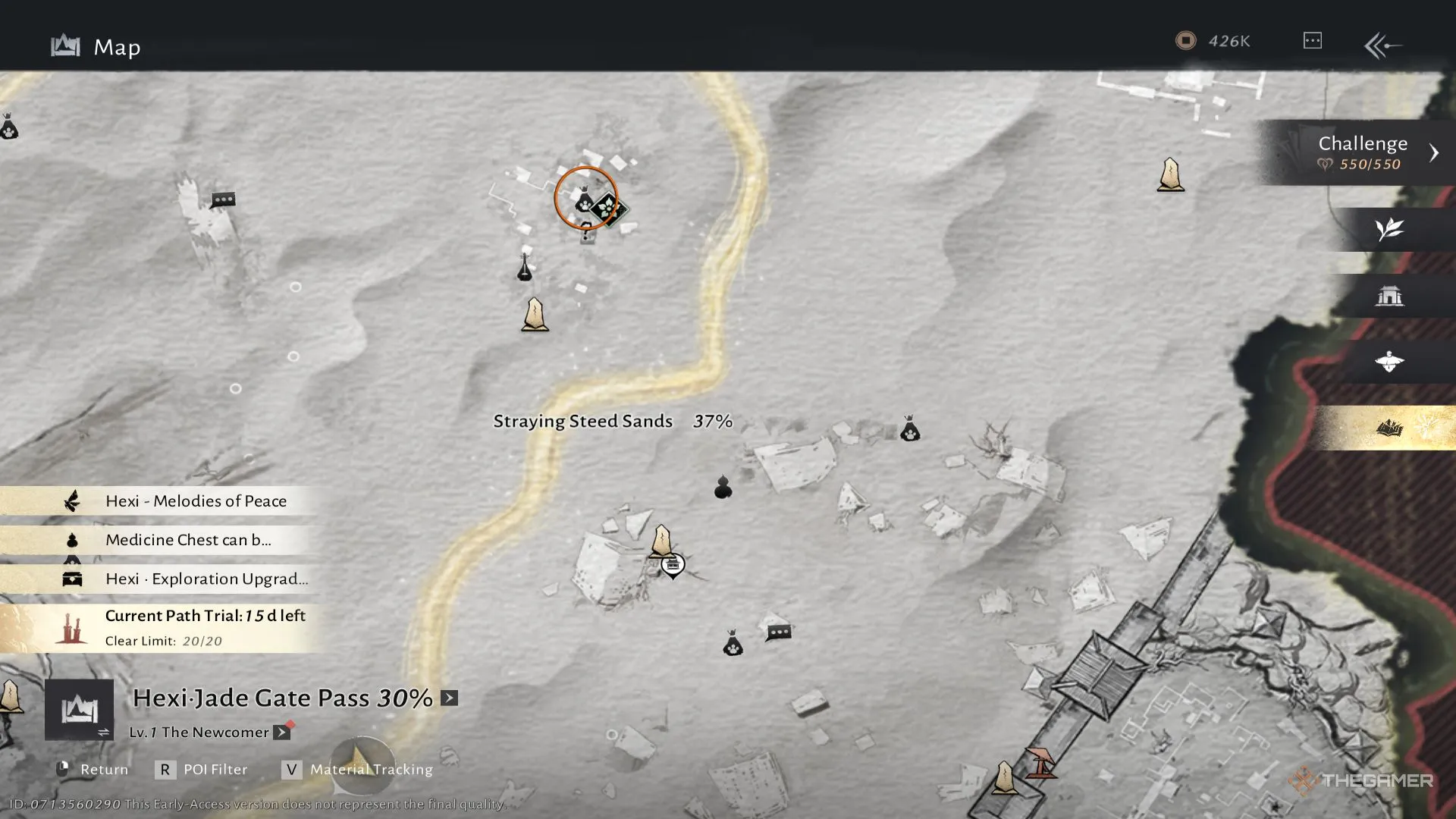This screenshot has height=819, width=1456.
Task: Select the highlighted gold map layer tab
Action: click(1389, 428)
